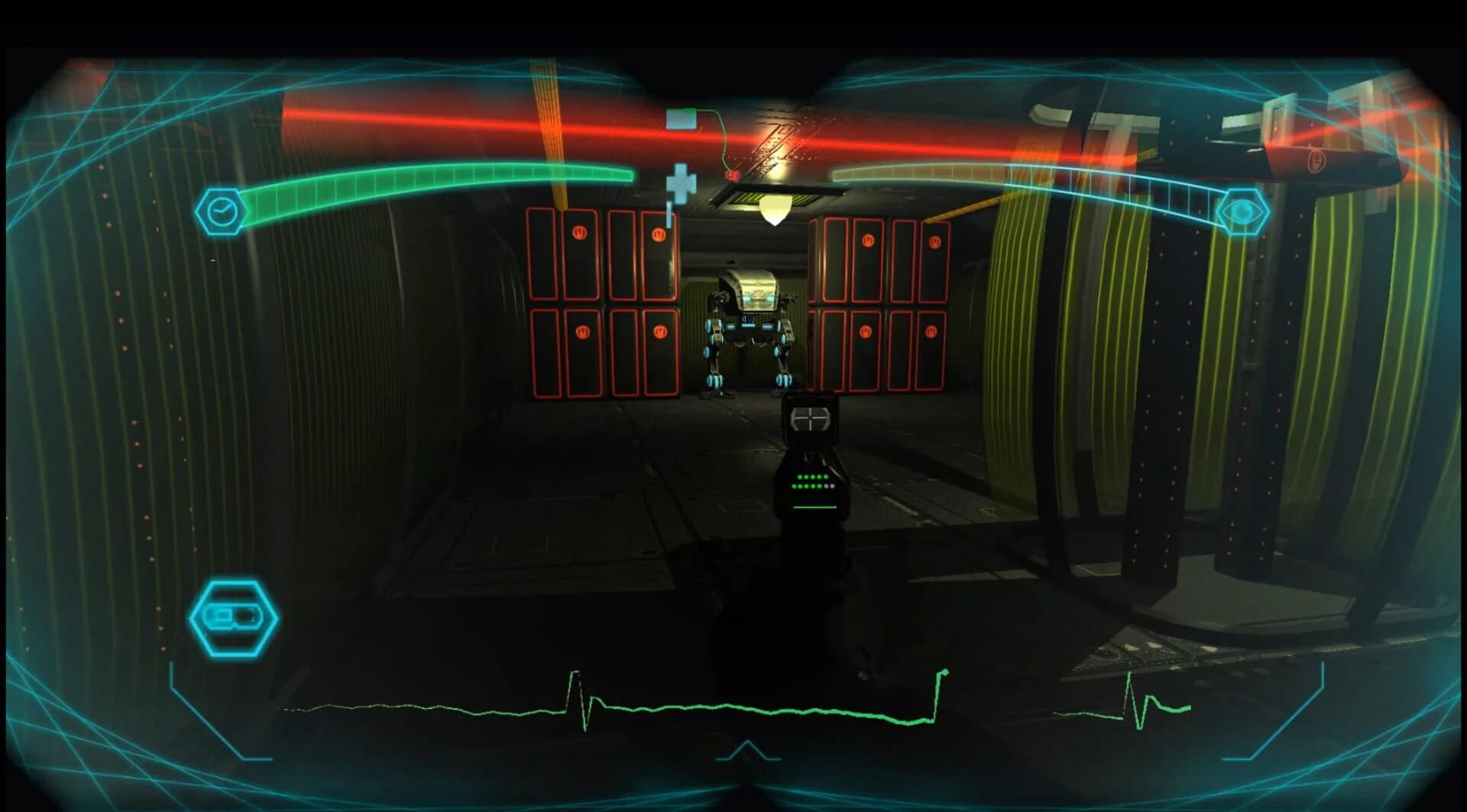
Task: Toggle the weapon's holographic crosshair sight
Action: (811, 417)
